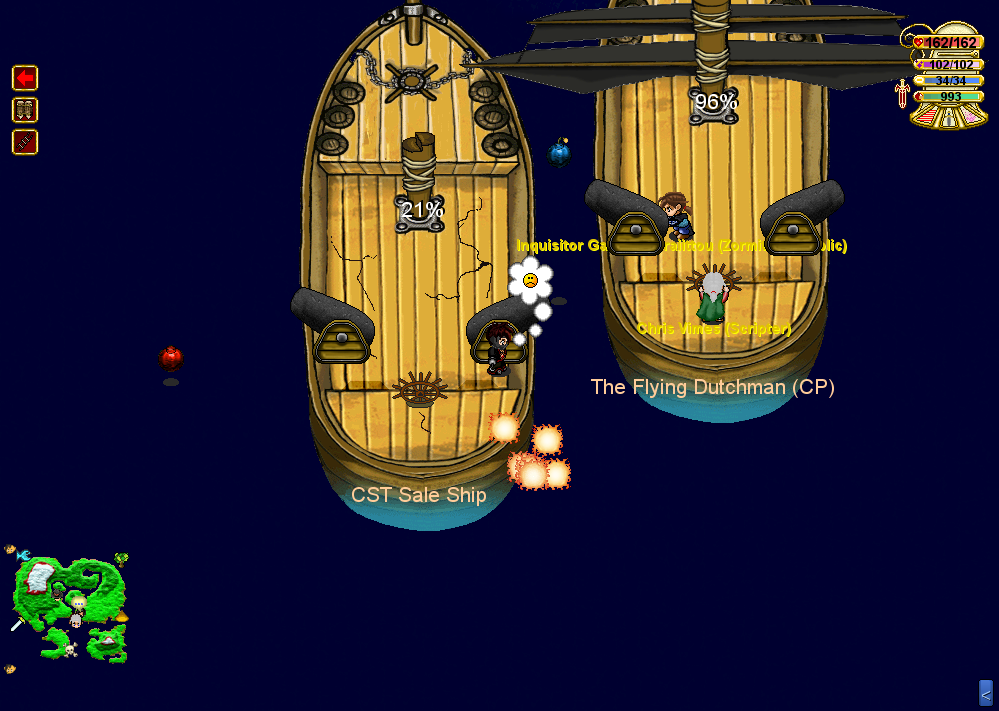The image size is (999, 711).
Task: Open the island minimap
Action: coord(70,610)
